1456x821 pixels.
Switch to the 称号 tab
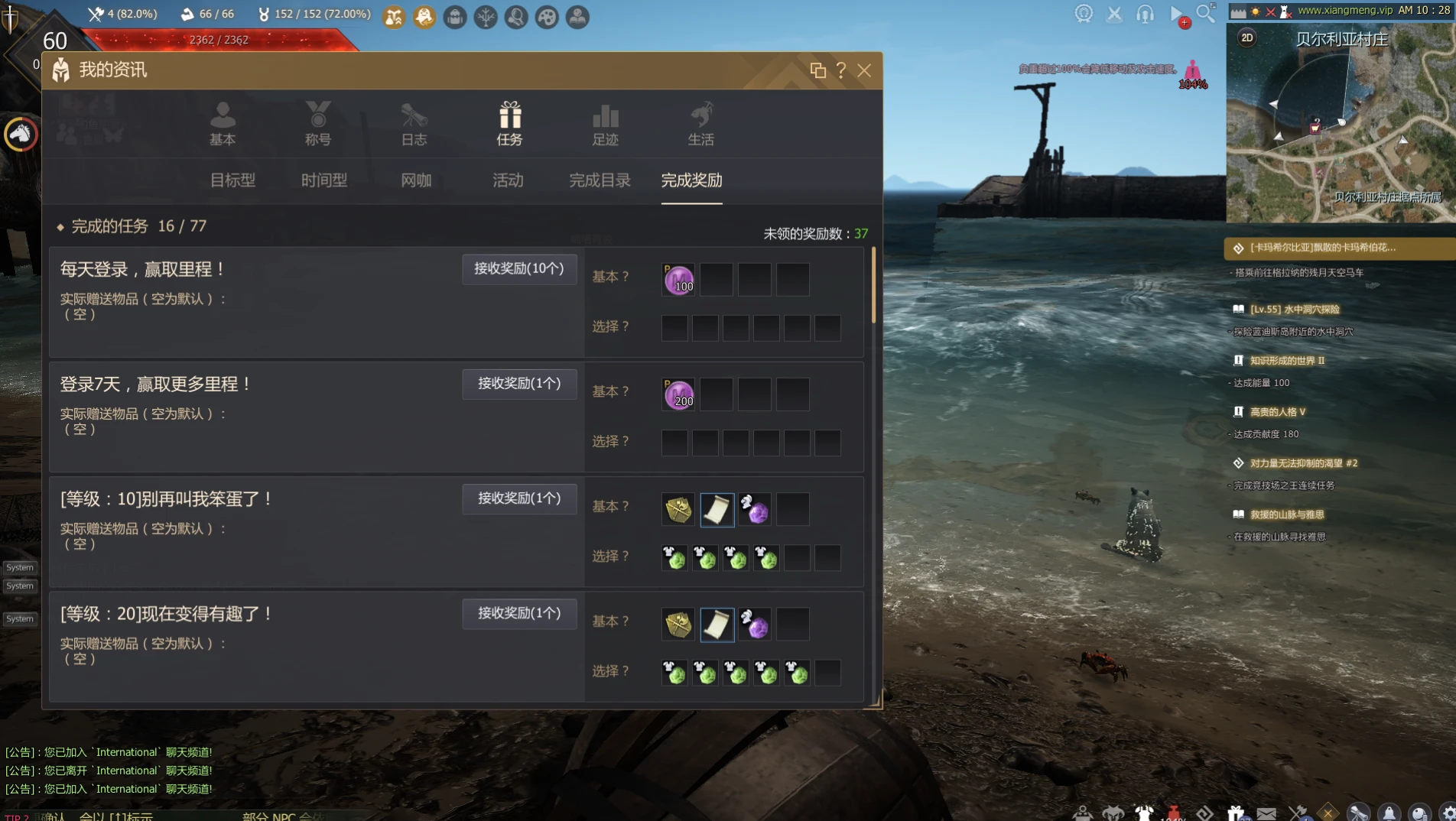(x=318, y=125)
